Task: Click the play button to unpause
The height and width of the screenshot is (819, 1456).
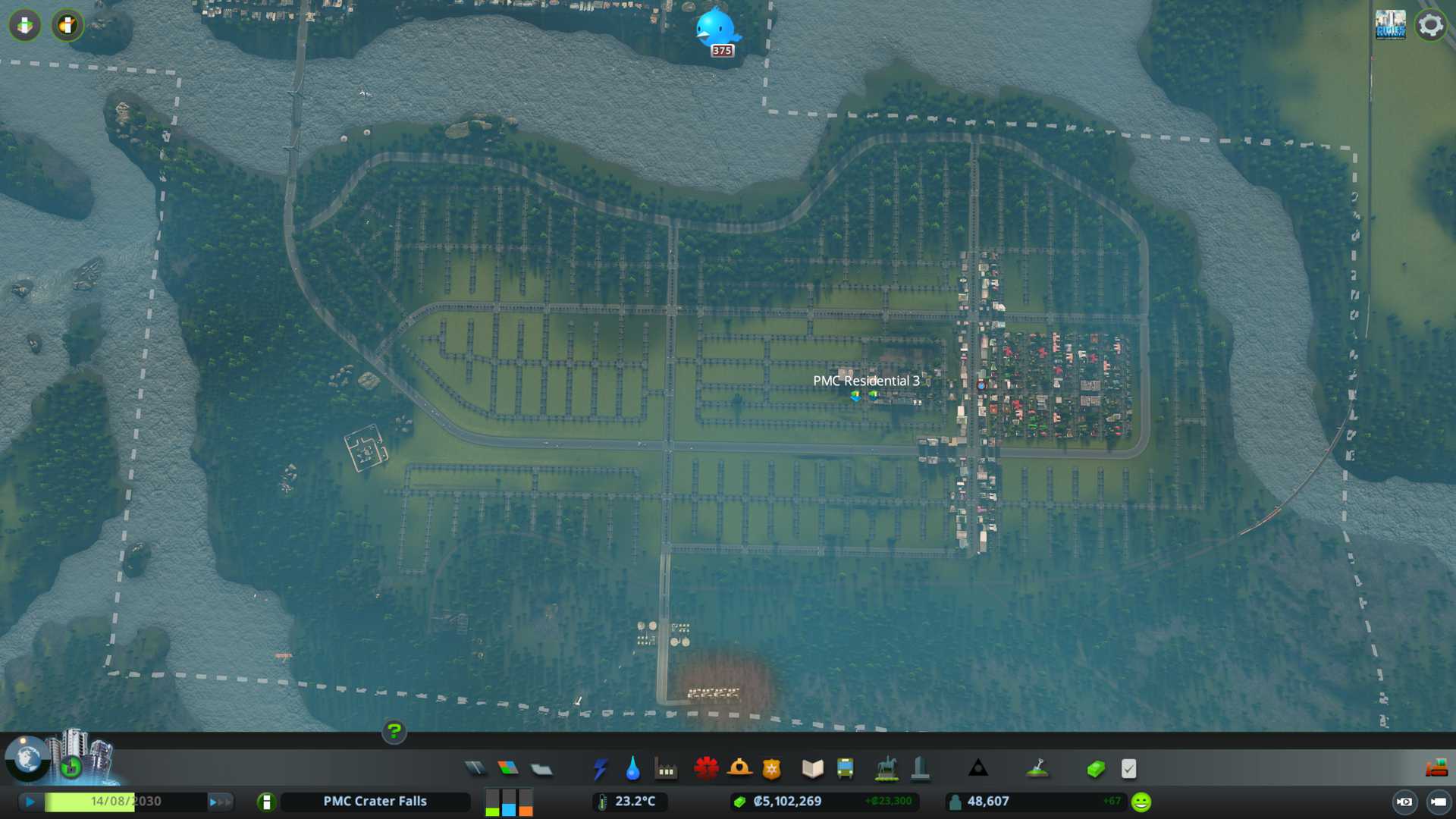Action: click(30, 802)
